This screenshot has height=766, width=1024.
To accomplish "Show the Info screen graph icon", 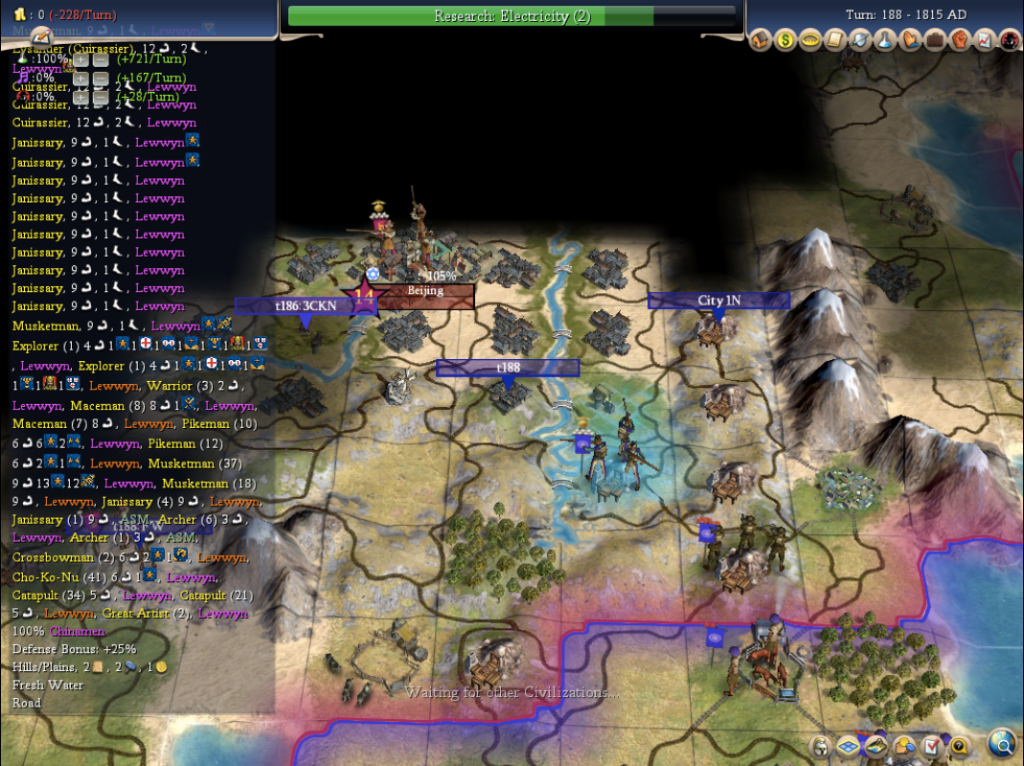I will [x=986, y=41].
